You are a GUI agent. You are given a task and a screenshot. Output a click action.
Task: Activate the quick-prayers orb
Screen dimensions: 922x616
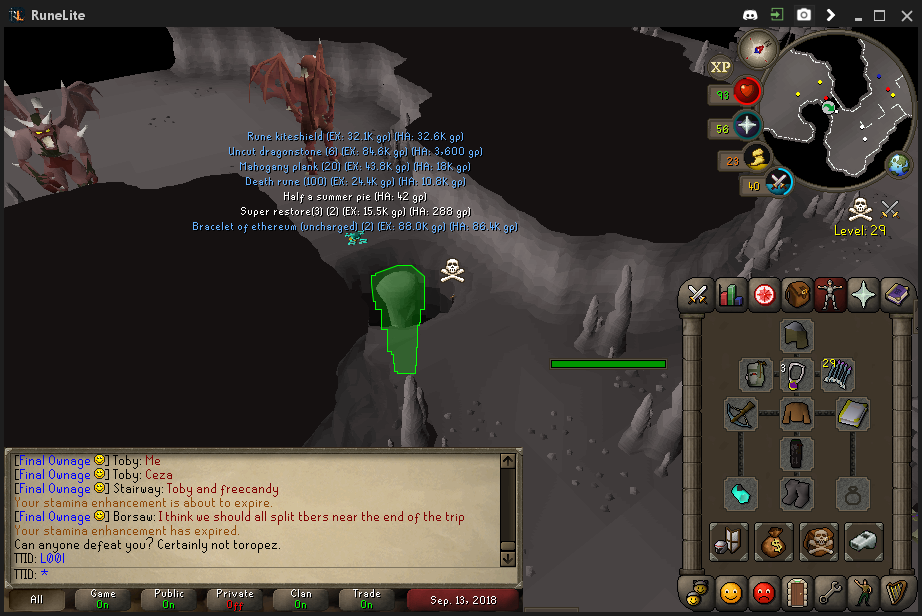[x=747, y=126]
